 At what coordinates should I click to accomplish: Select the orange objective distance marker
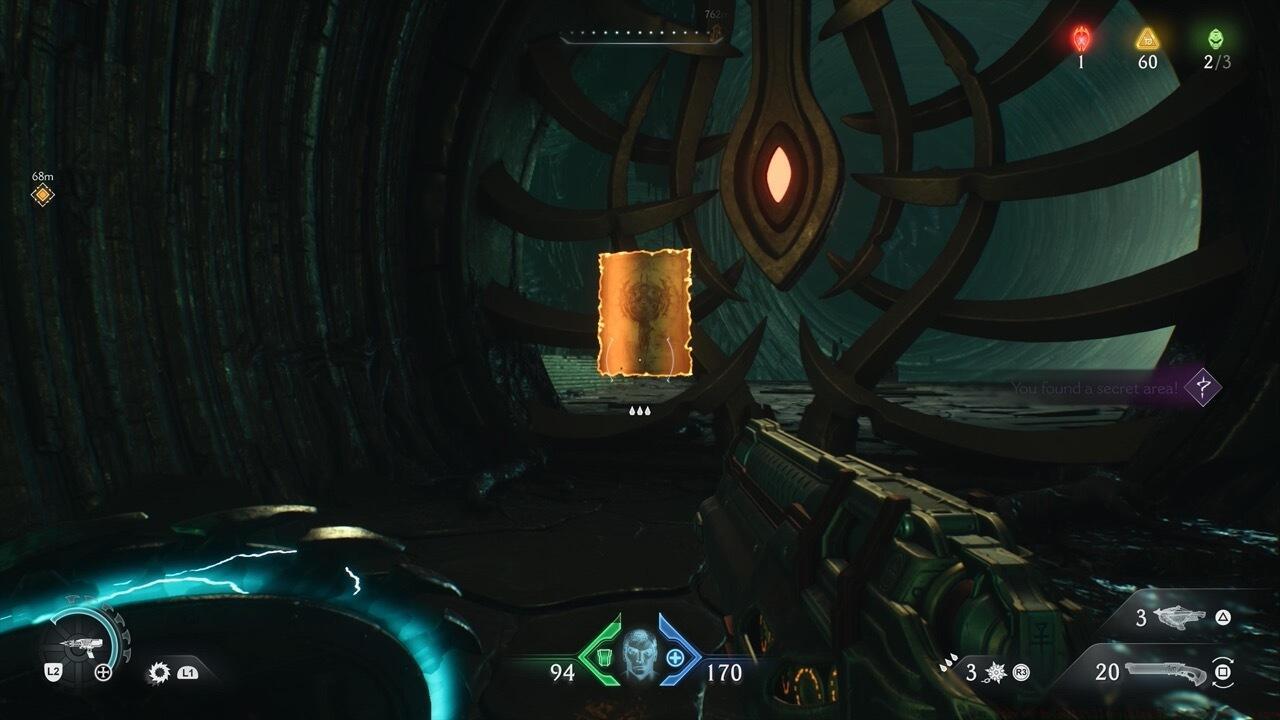tap(42, 194)
